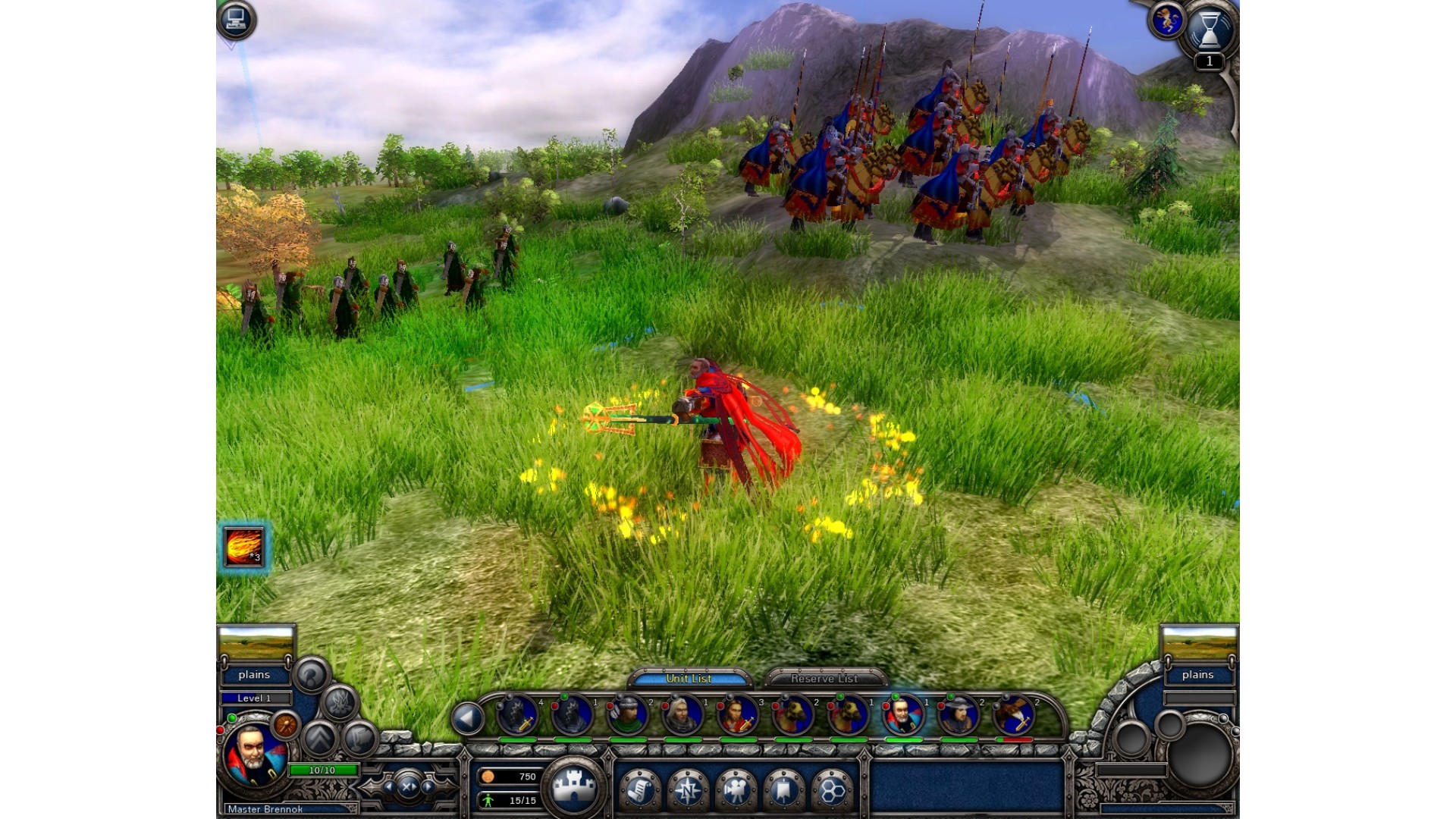Open the Reserve List tab

tap(824, 678)
